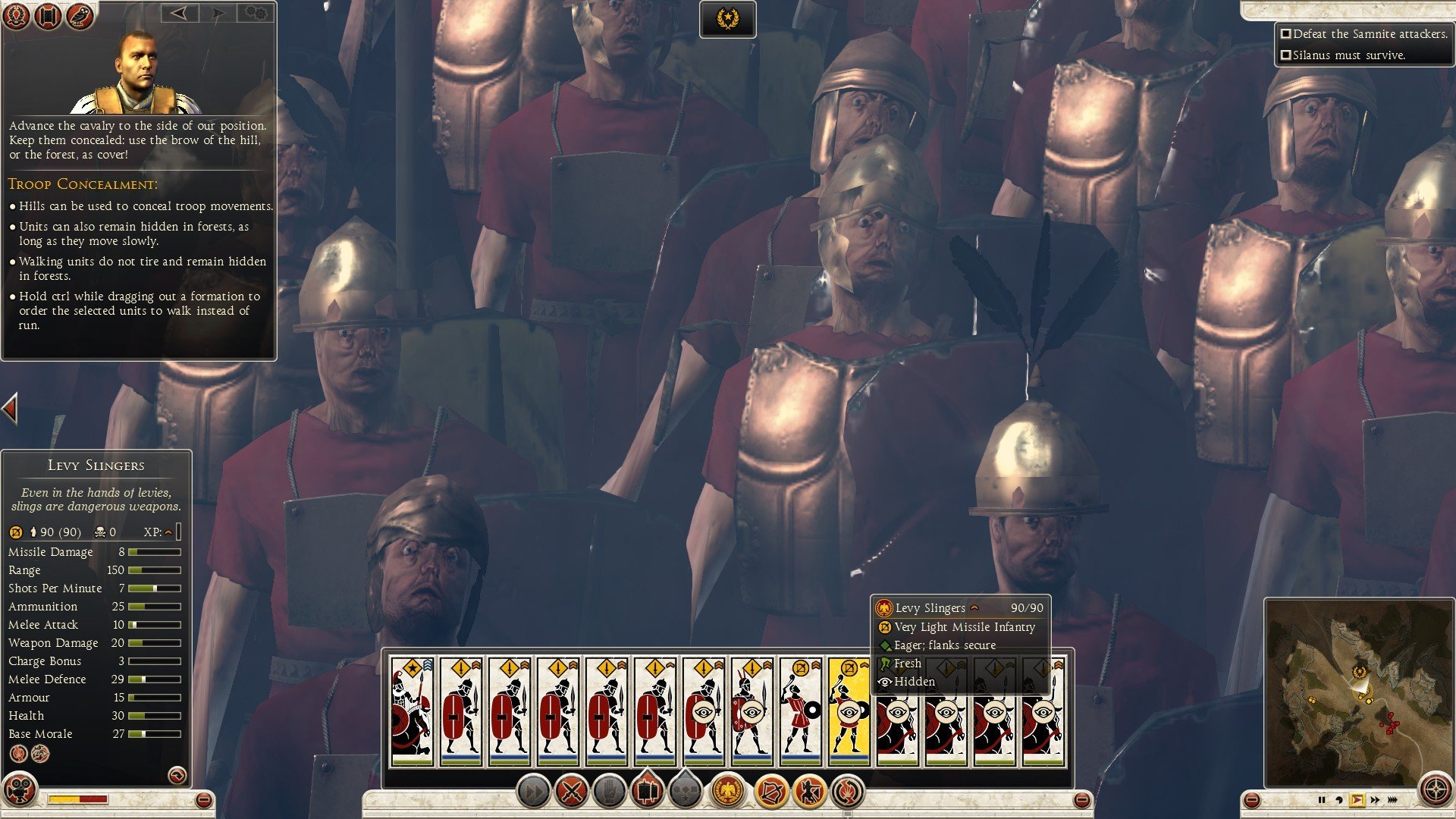Select the highlighted Levy Slingers unit card
The height and width of the screenshot is (819, 1456).
(849, 710)
